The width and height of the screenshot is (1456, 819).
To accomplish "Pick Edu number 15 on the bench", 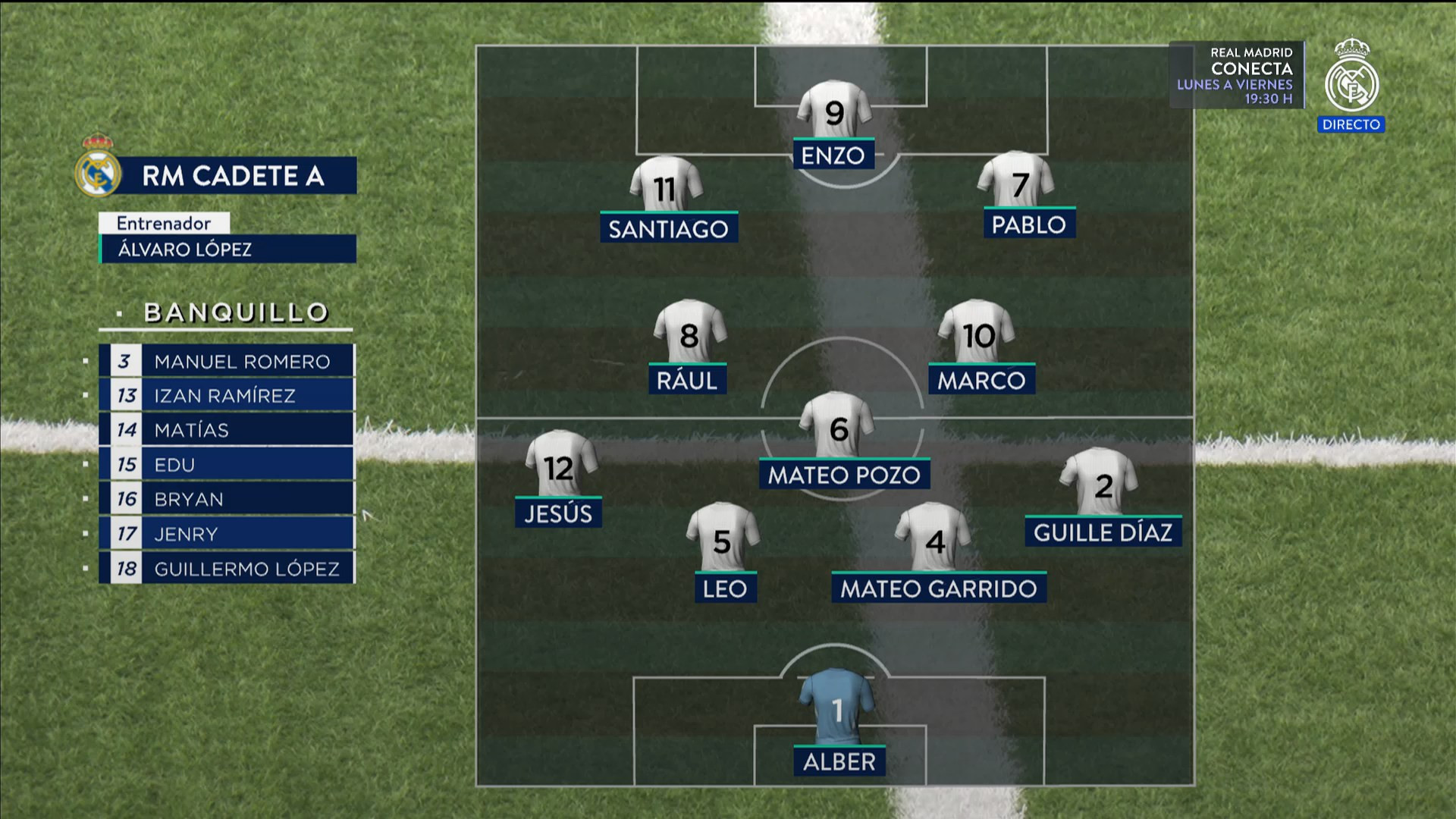I will coord(227,465).
